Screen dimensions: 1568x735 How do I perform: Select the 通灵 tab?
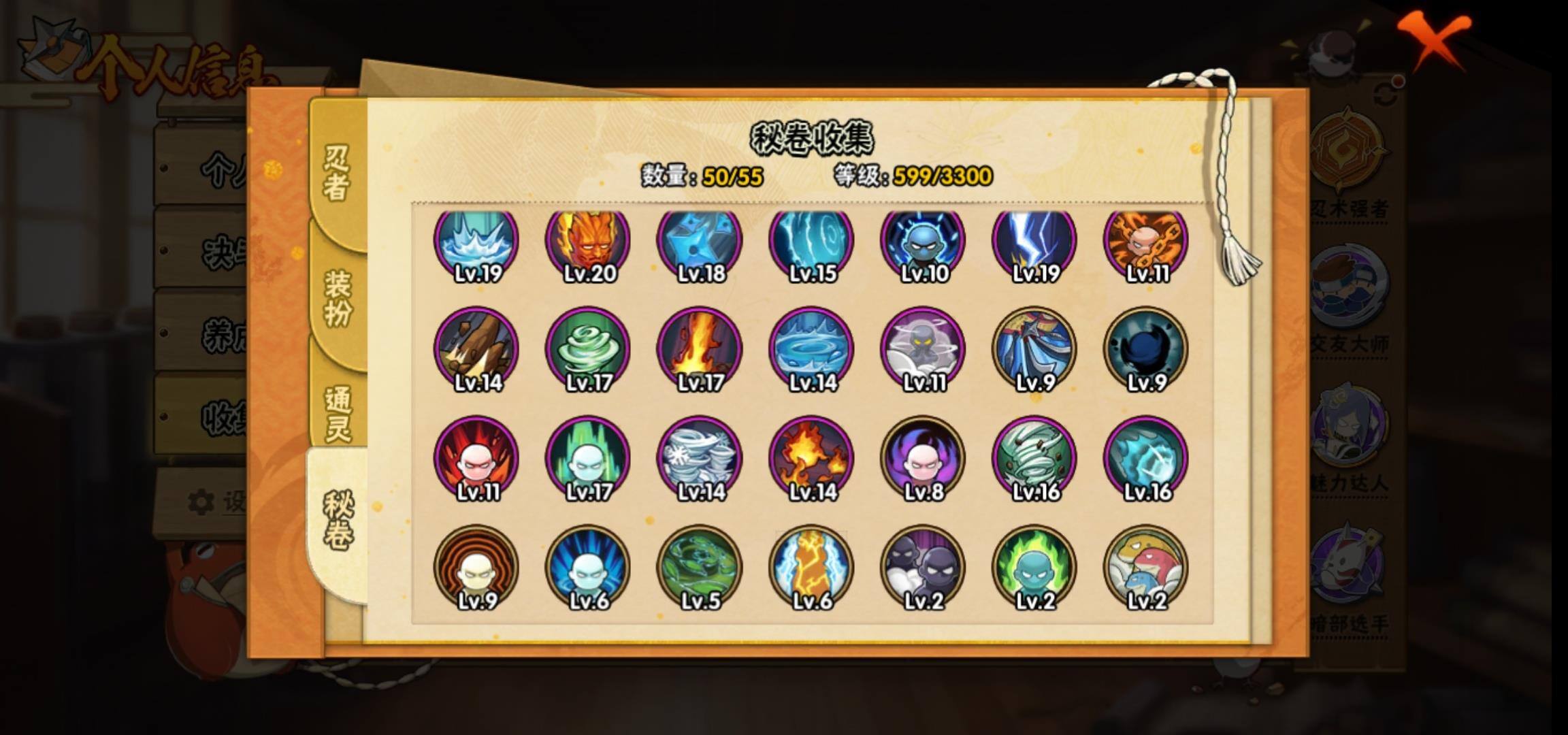[338, 412]
